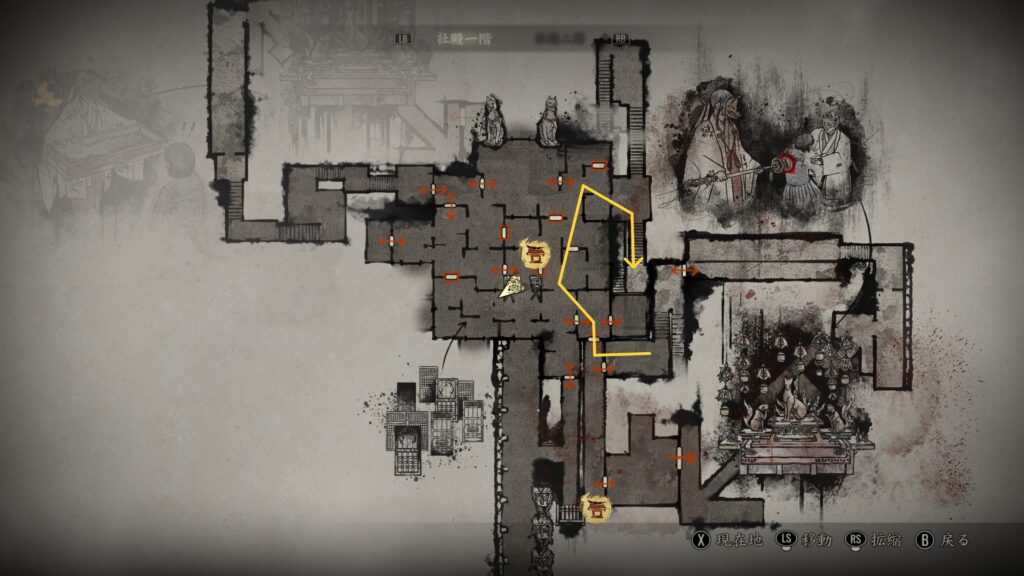
Task: Select the shrine marker beside the player arrow
Action: (x=536, y=254)
